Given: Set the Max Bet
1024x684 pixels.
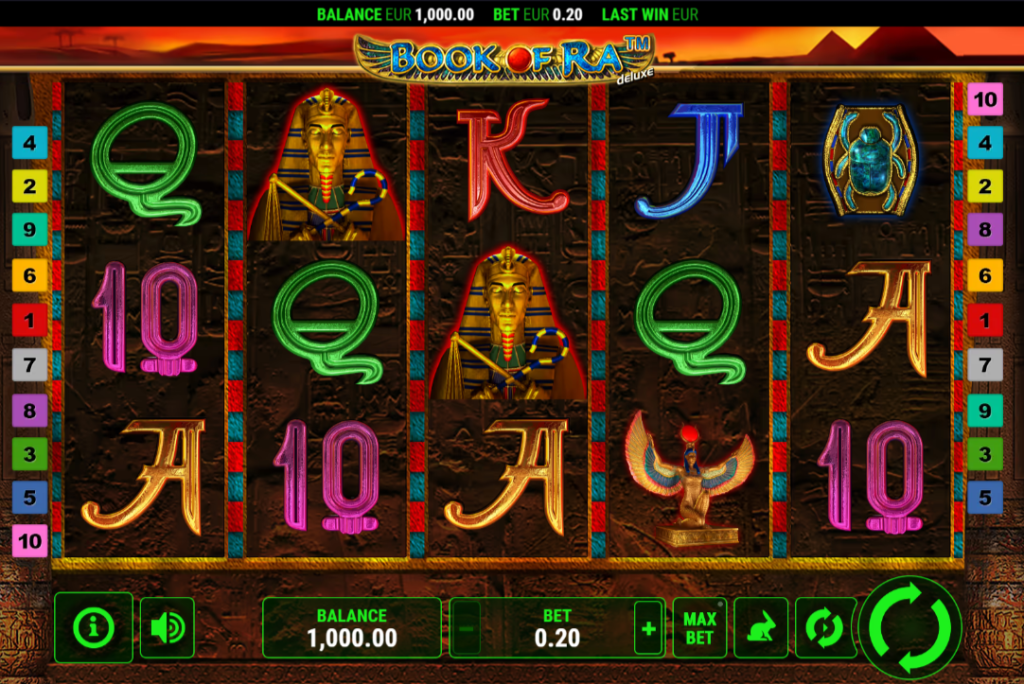Looking at the screenshot, I should (700, 628).
